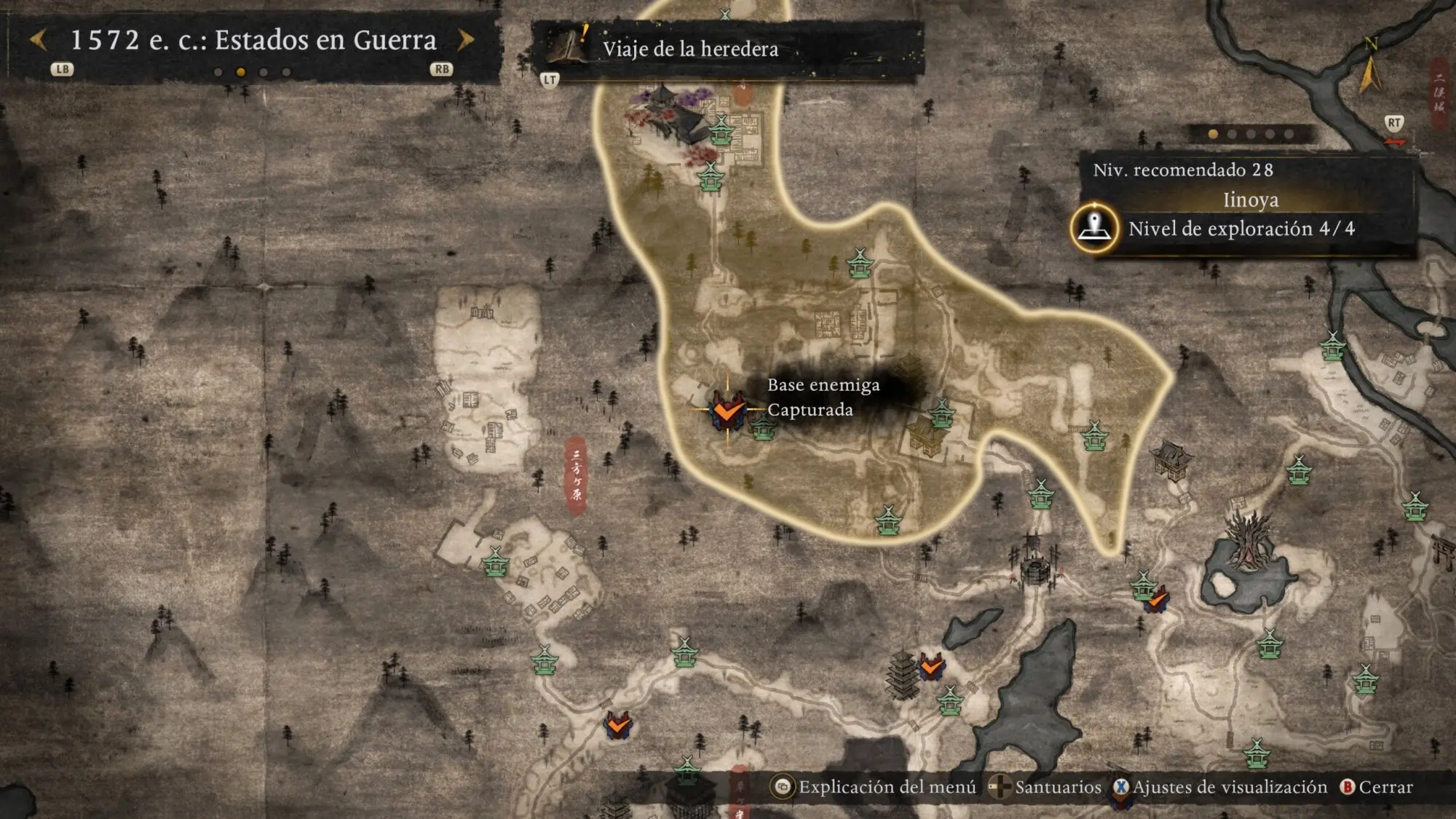
Task: Open Ajustes de visualización
Action: click(1220, 787)
